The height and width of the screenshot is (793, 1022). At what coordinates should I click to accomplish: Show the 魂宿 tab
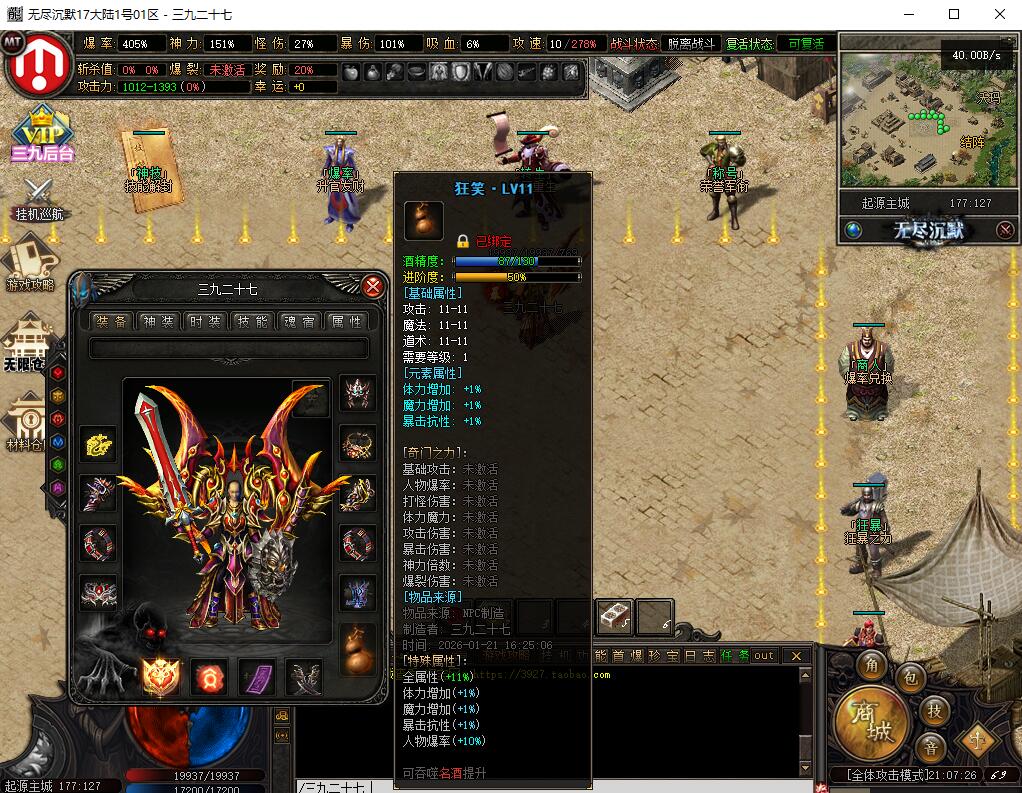299,321
